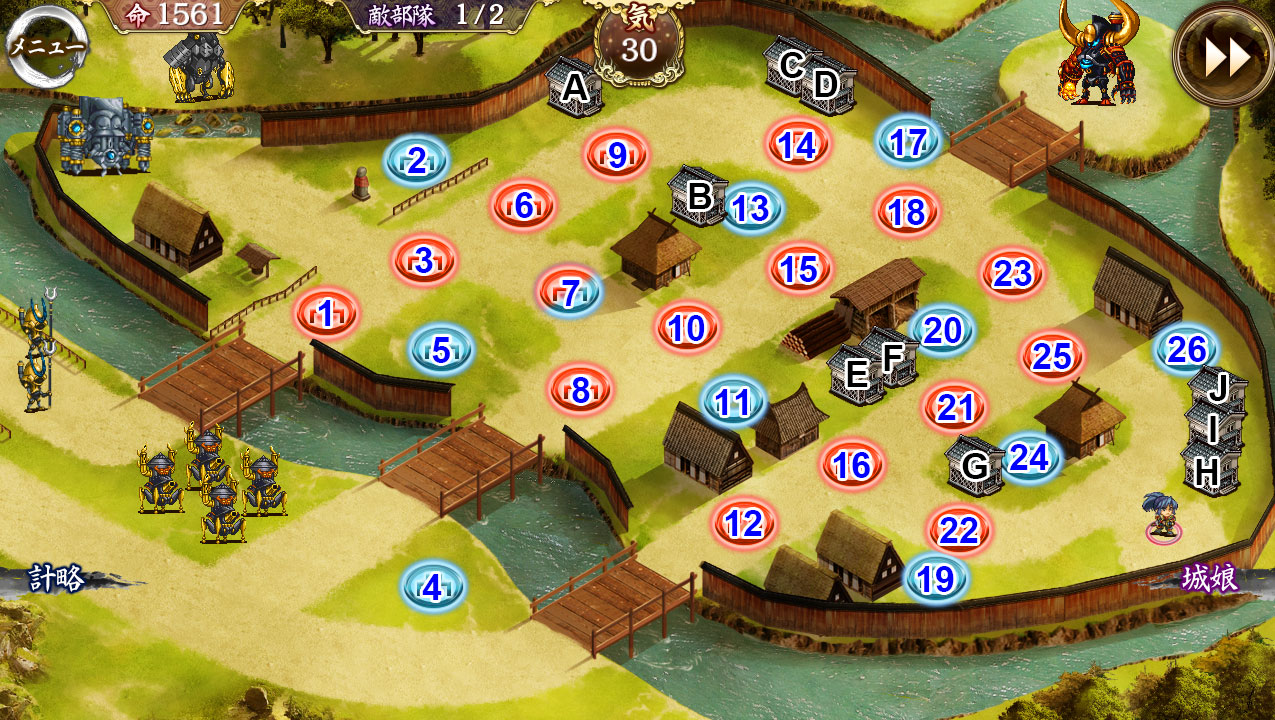Pick blue deployment slot 19
This screenshot has height=720, width=1275.
tap(936, 578)
